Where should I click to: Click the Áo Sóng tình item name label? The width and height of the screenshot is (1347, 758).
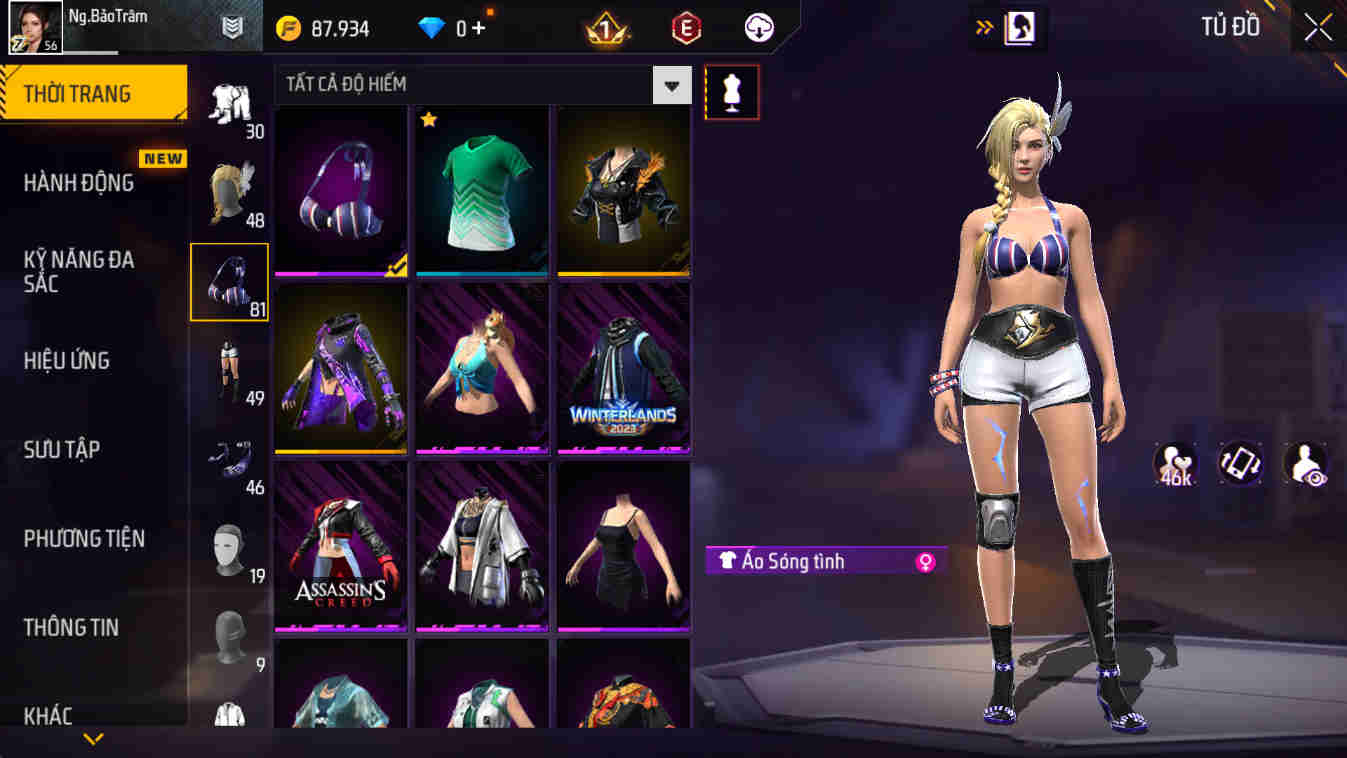[800, 561]
